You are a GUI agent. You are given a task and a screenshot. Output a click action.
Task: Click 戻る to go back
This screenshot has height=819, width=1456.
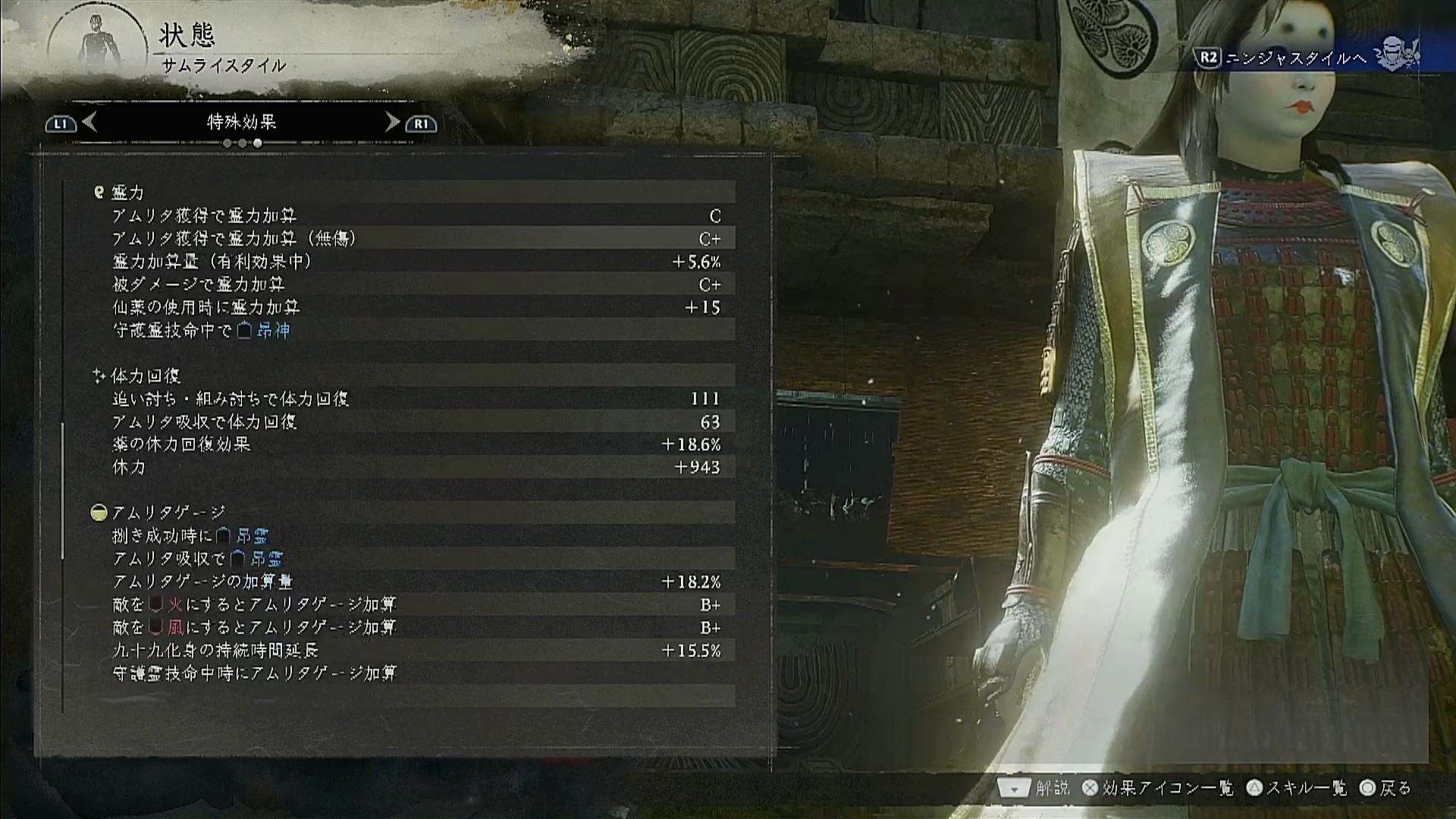click(1386, 789)
